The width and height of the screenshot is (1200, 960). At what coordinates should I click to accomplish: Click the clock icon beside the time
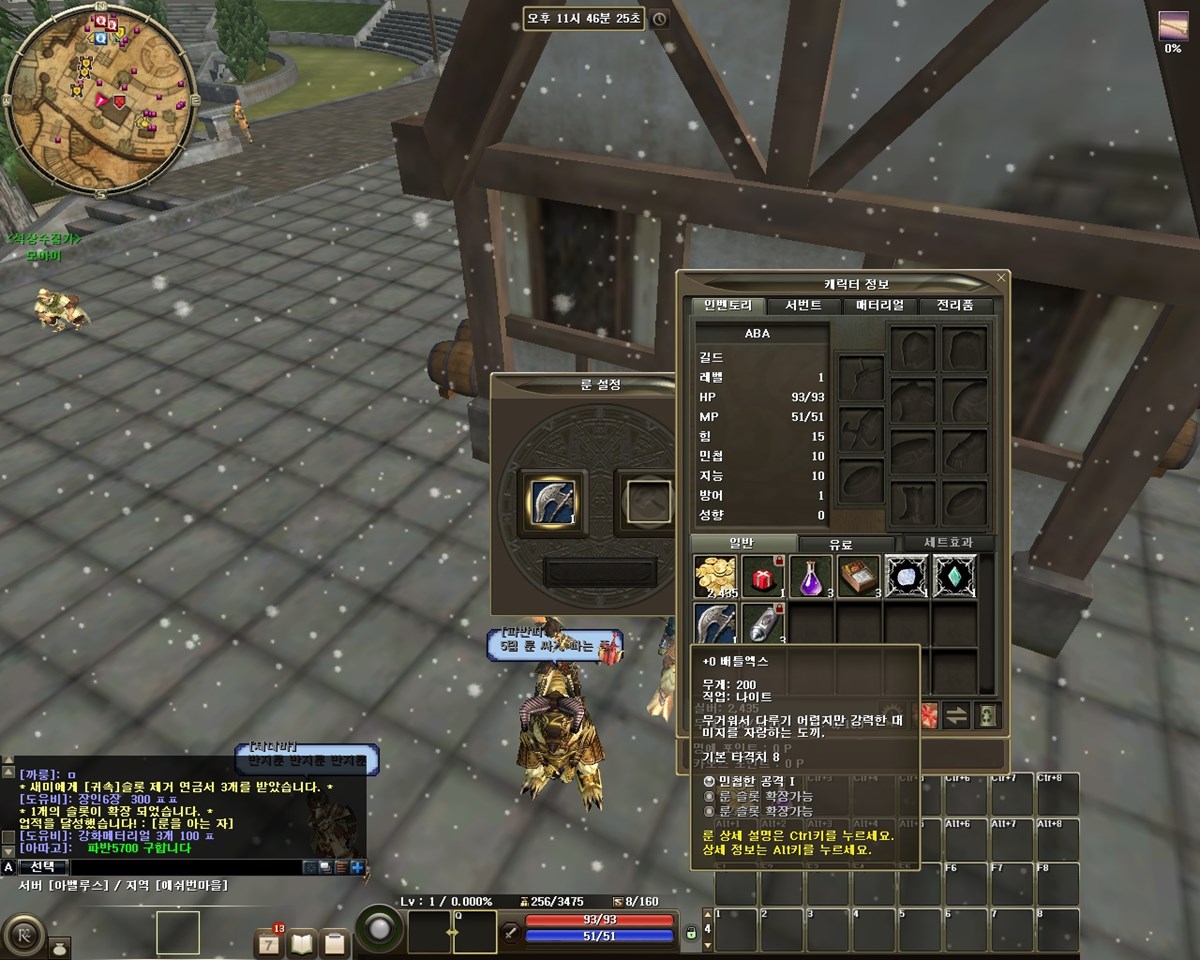[x=658, y=19]
